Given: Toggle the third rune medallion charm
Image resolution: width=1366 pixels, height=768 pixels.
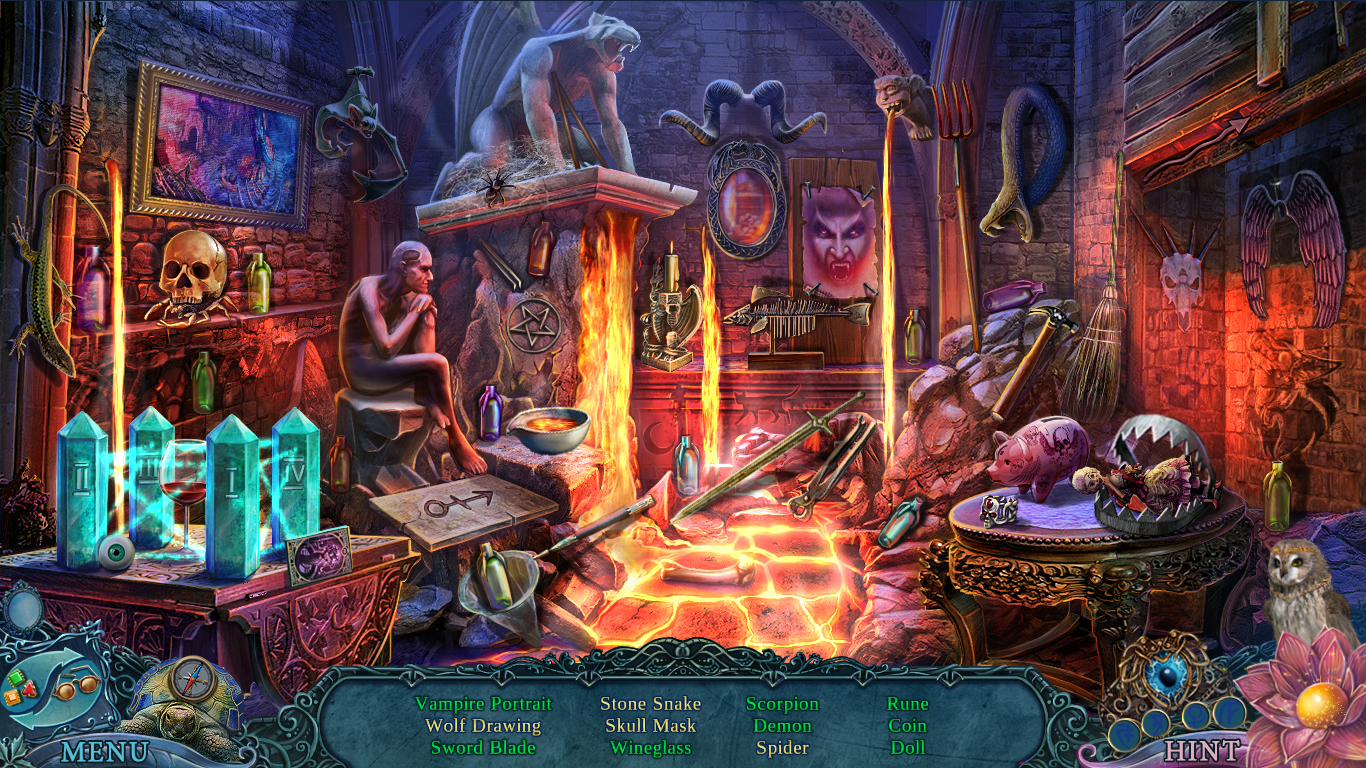Looking at the screenshot, I should 1197,715.
